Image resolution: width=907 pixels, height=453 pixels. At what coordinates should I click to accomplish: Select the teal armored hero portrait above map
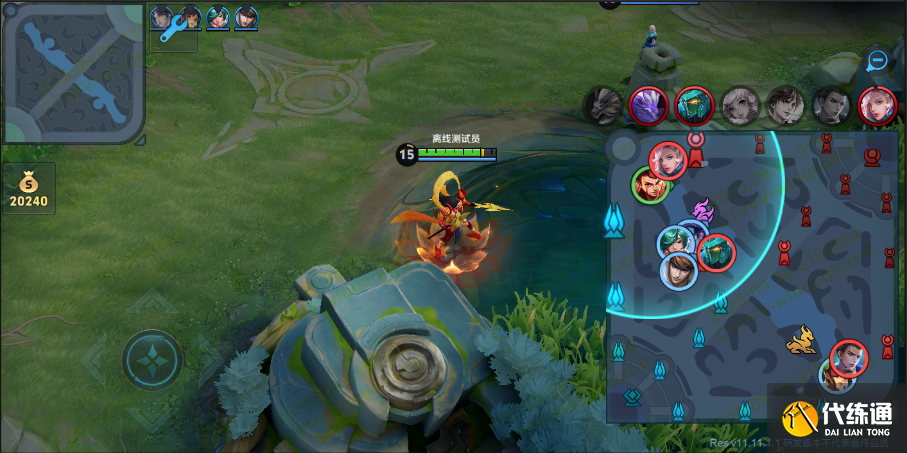click(693, 104)
